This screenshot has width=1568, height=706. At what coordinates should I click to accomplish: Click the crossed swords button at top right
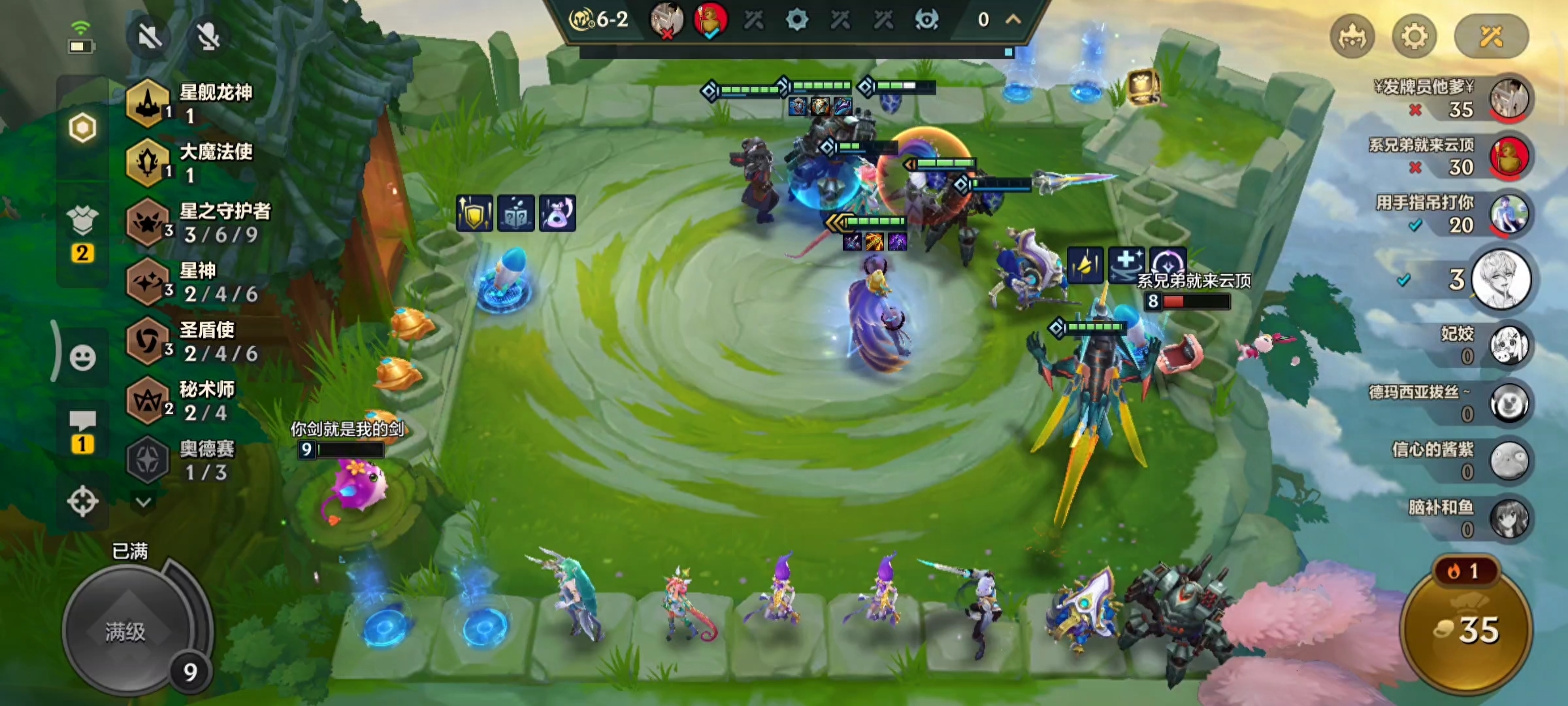click(x=1491, y=36)
